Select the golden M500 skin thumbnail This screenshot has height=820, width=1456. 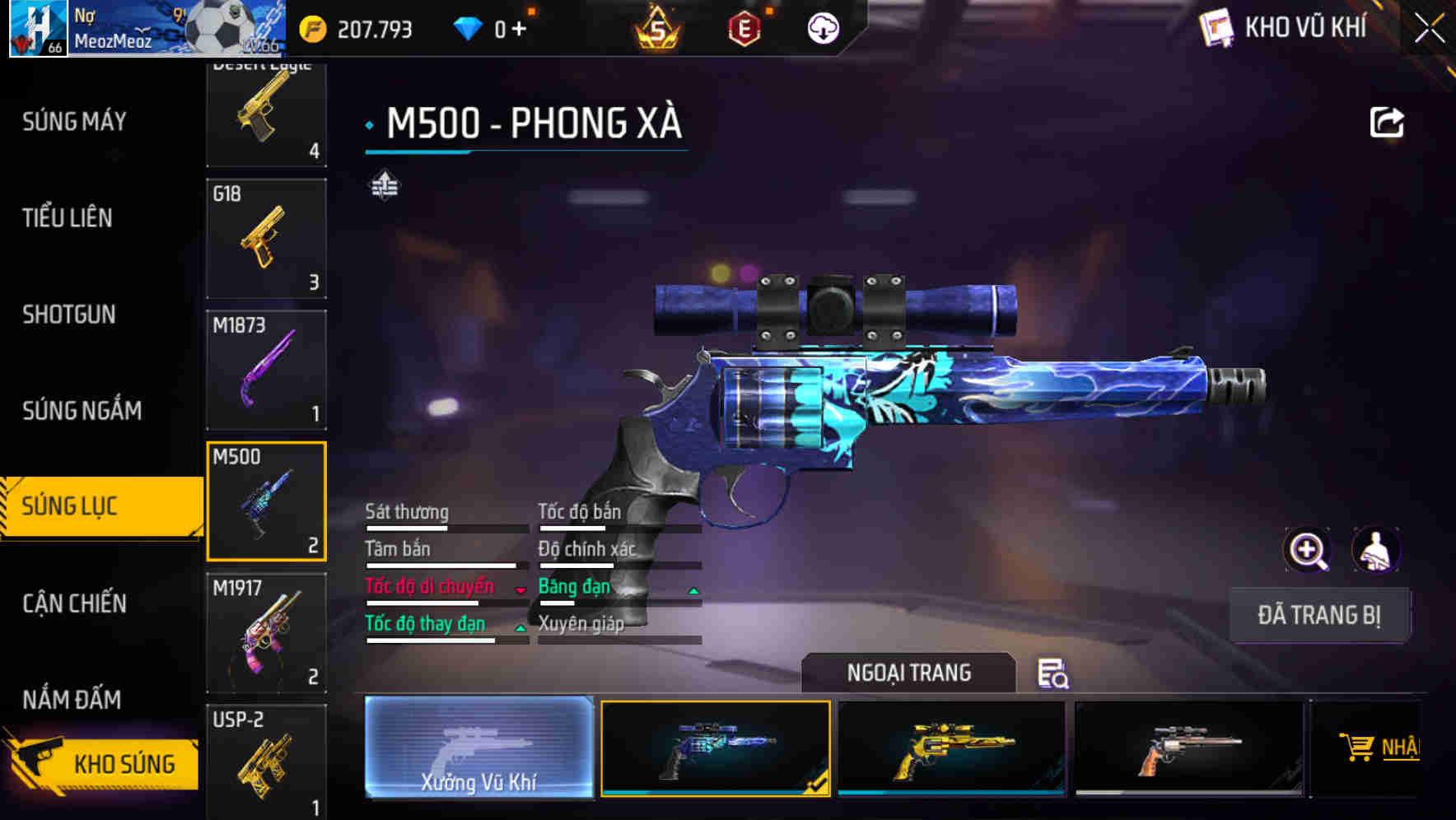click(x=953, y=748)
